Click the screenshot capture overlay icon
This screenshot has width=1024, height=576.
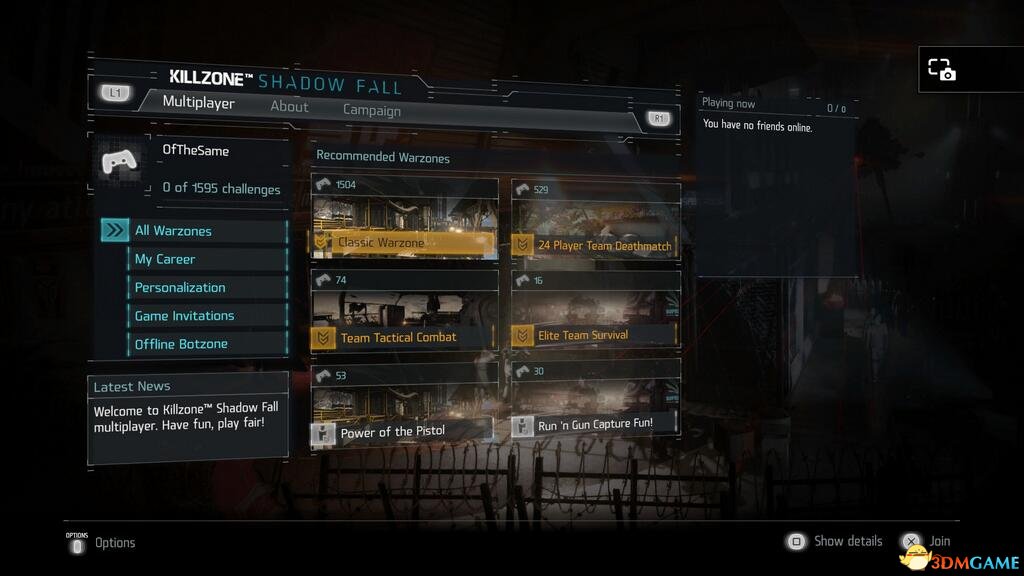pyautogui.click(x=941, y=69)
